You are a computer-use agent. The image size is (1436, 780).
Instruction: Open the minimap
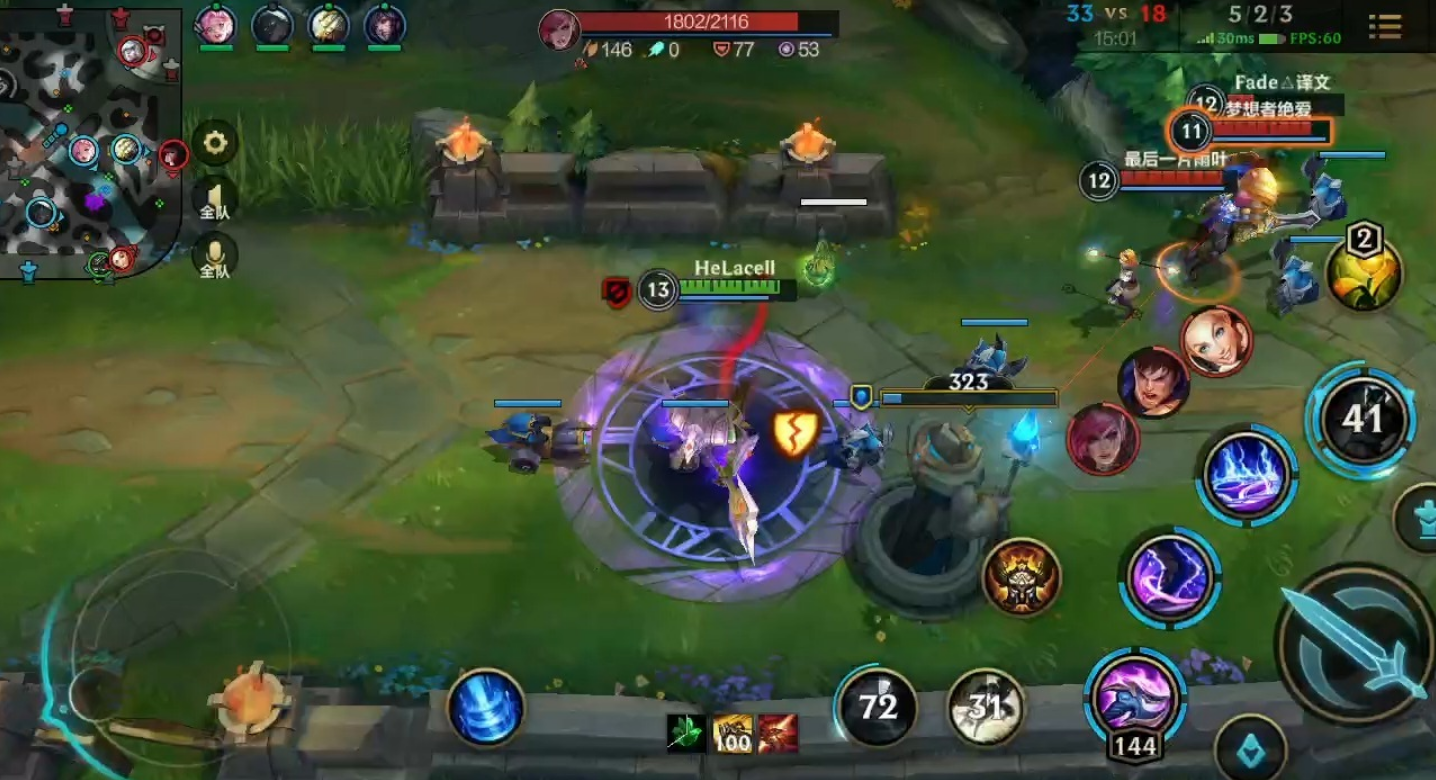[88, 140]
